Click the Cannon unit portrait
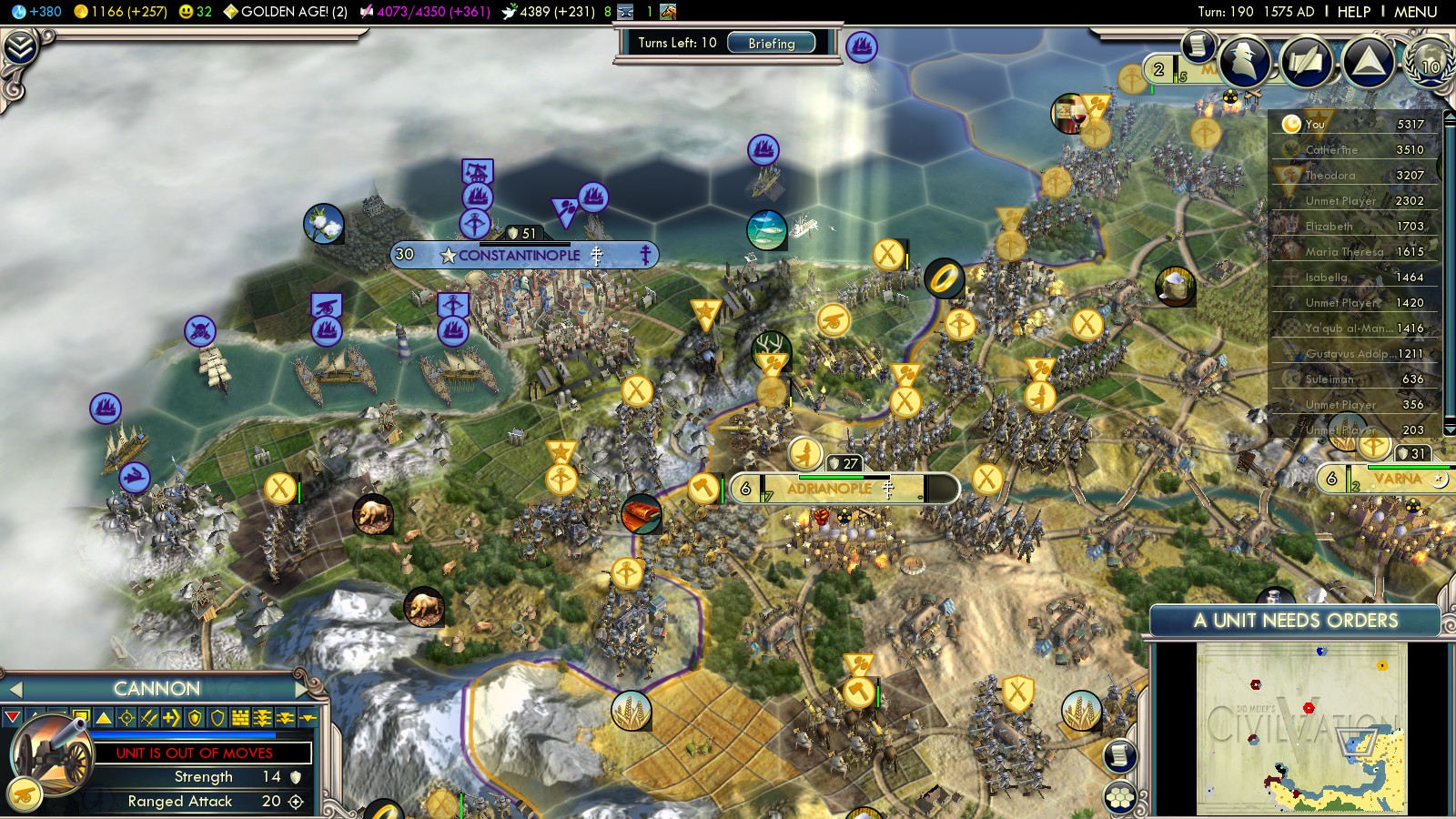1456x819 pixels. pos(52,754)
